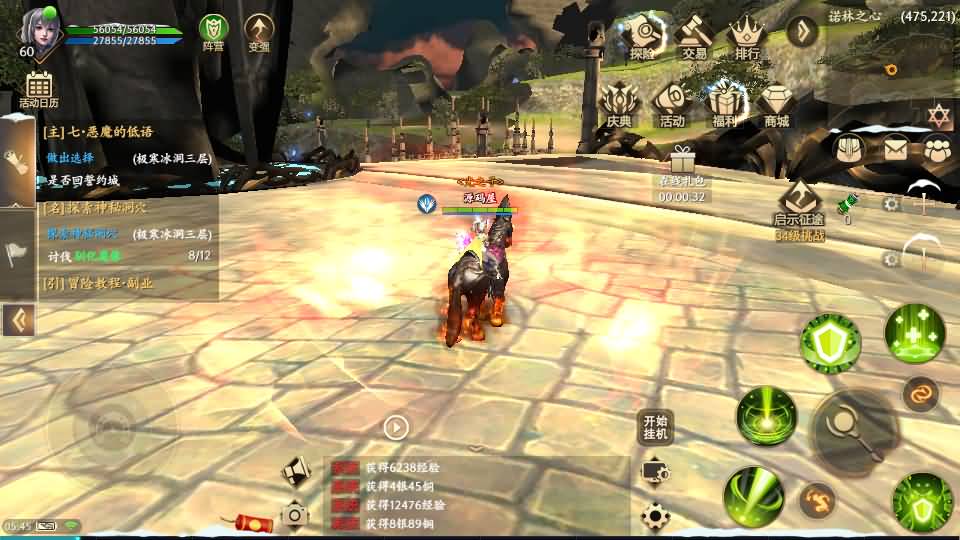Open the 庆典 celebration menu
Viewport: 960px width, 540px height.
point(619,104)
